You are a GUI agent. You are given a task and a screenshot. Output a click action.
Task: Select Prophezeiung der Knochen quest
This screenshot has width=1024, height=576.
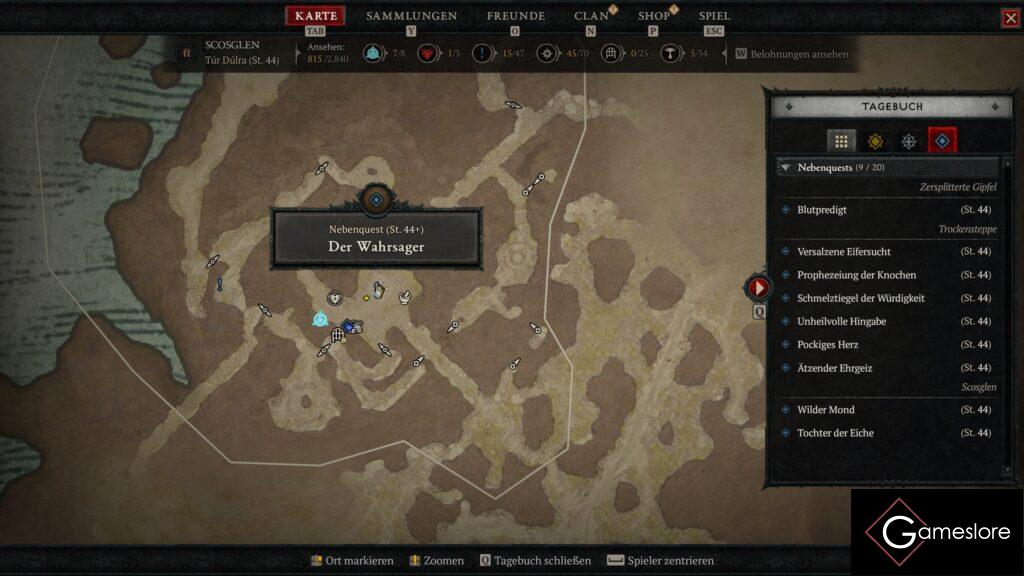[856, 275]
